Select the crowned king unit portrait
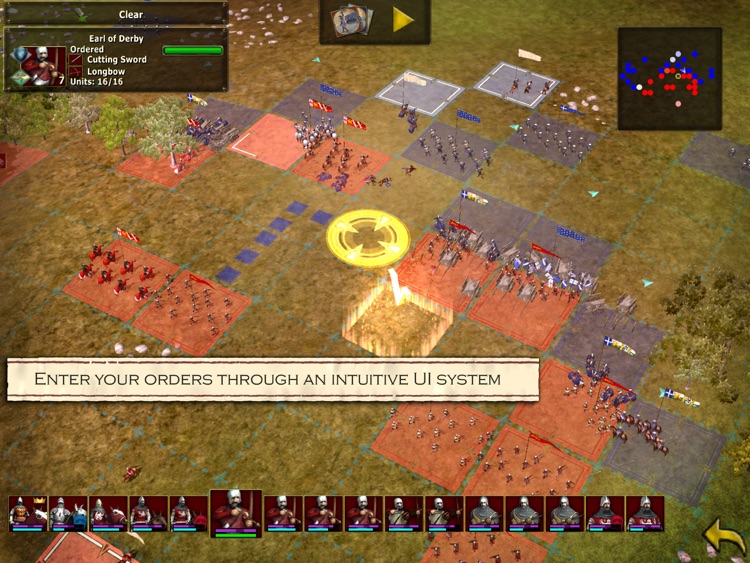 [x=28, y=513]
